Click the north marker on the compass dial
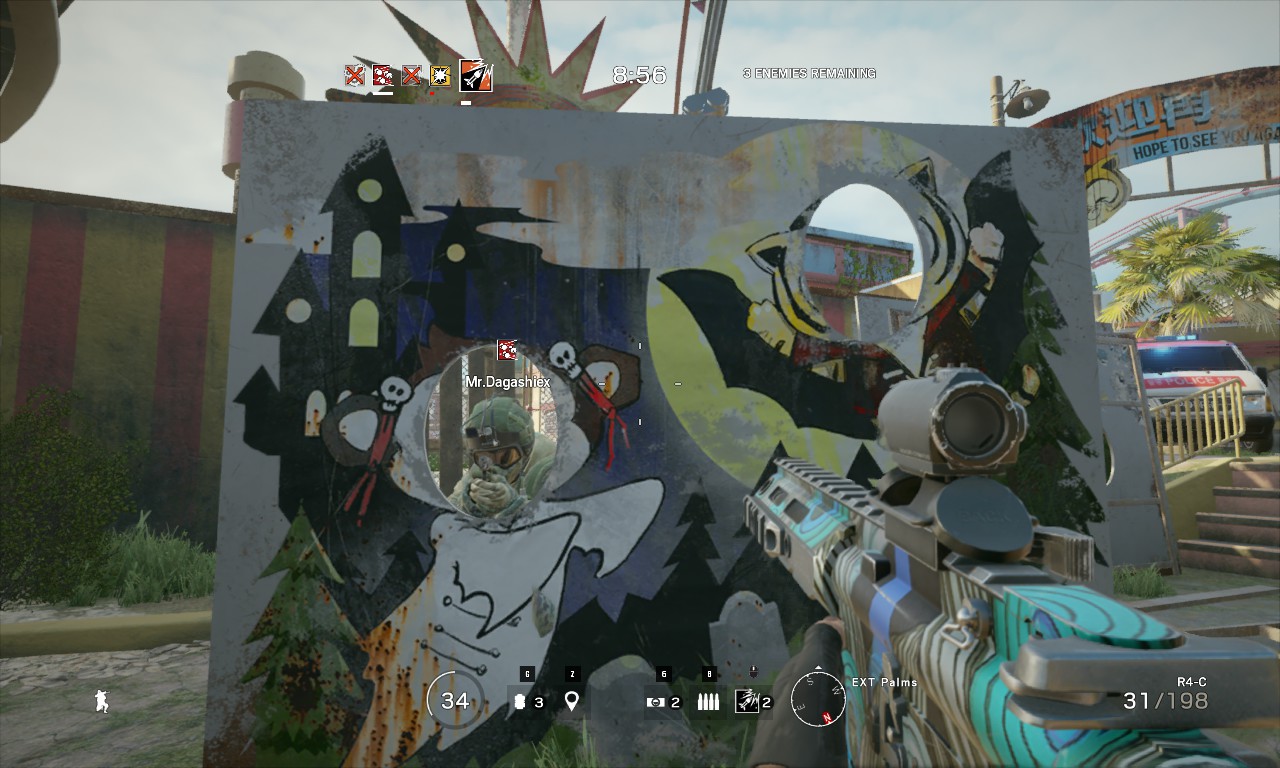 tap(827, 717)
